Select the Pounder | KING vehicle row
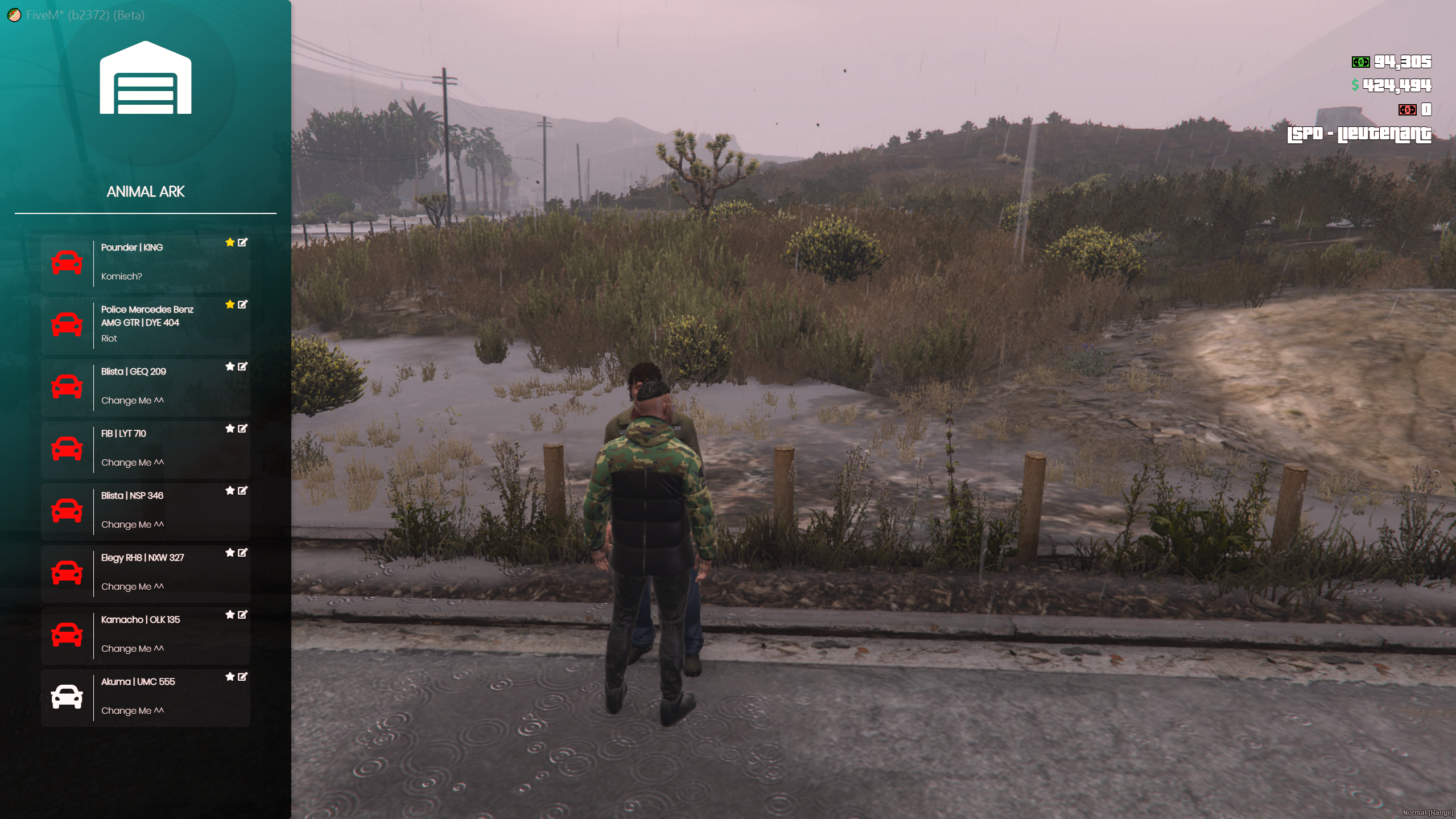Image resolution: width=1456 pixels, height=819 pixels. (x=145, y=262)
